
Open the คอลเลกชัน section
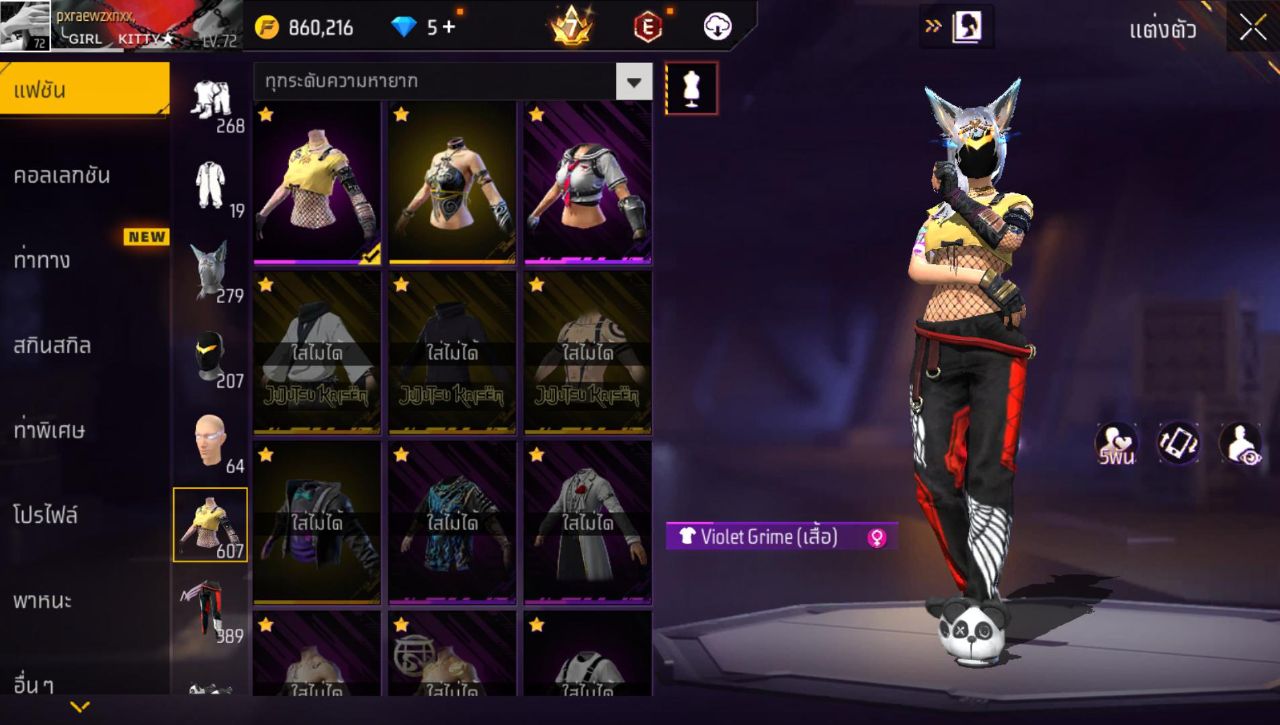coord(62,176)
